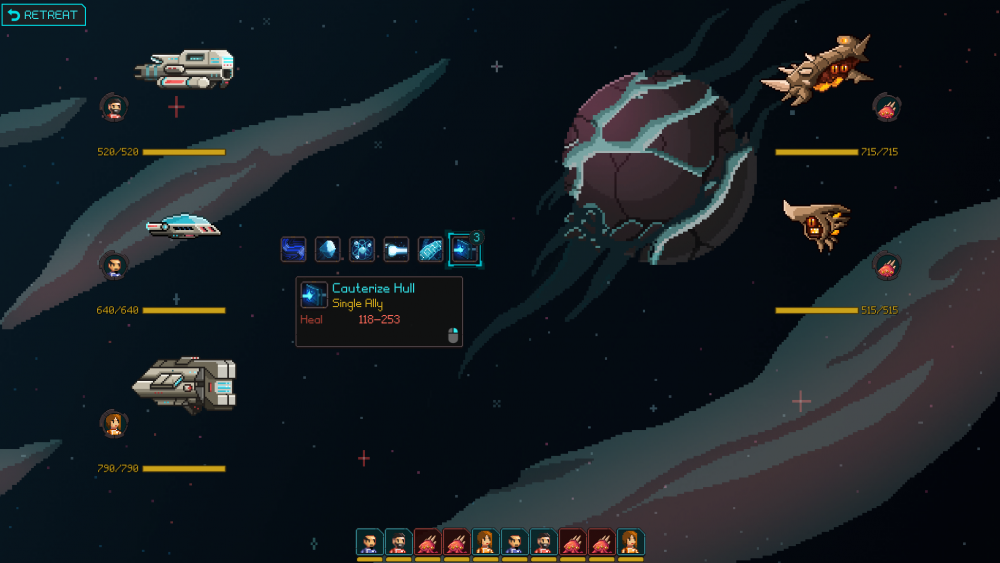Select the atom orbit ability icon
Viewport: 1000px width, 563px height.
(x=362, y=249)
